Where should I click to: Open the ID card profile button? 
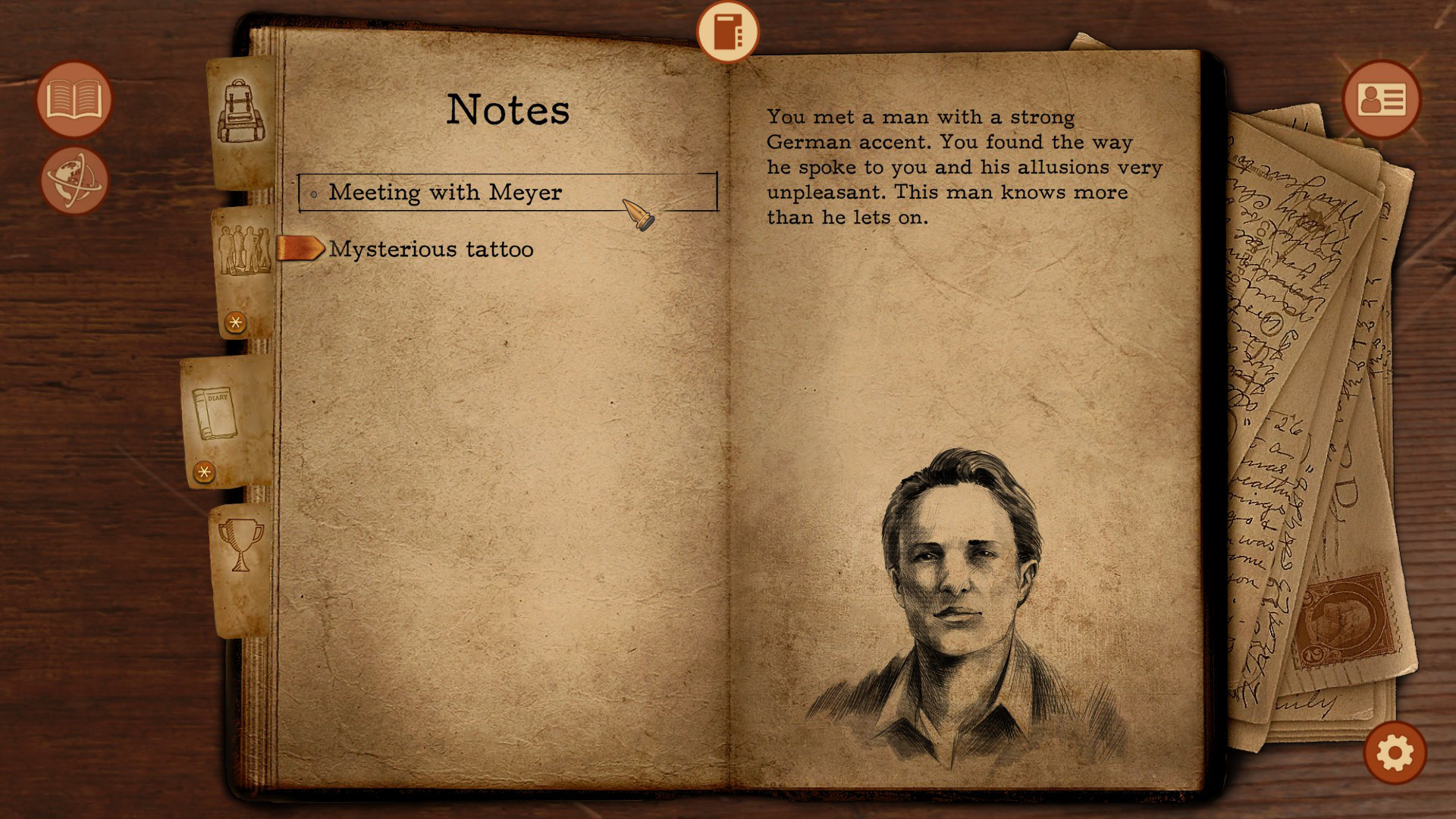pos(1381,99)
